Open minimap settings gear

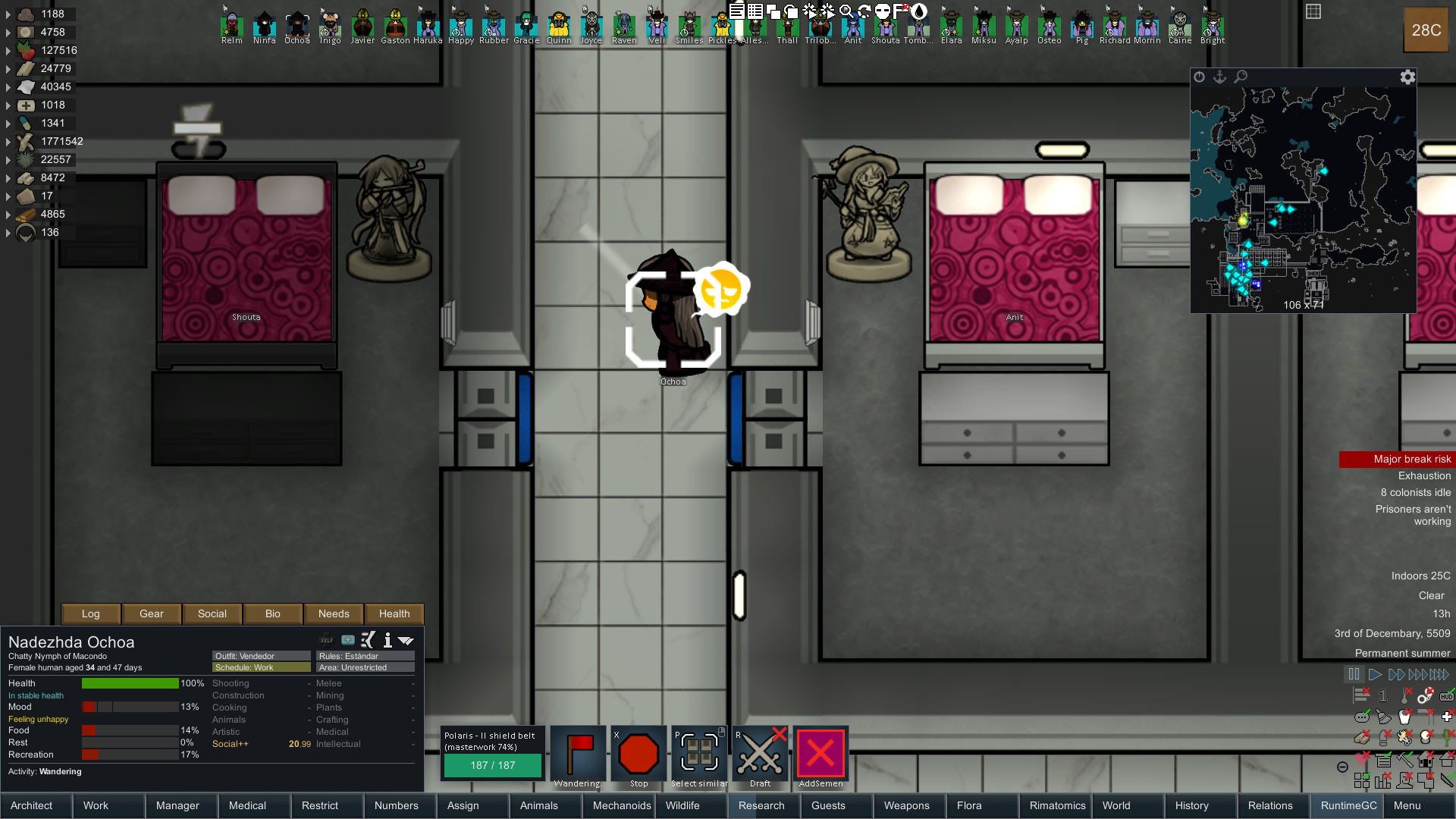click(x=1407, y=77)
